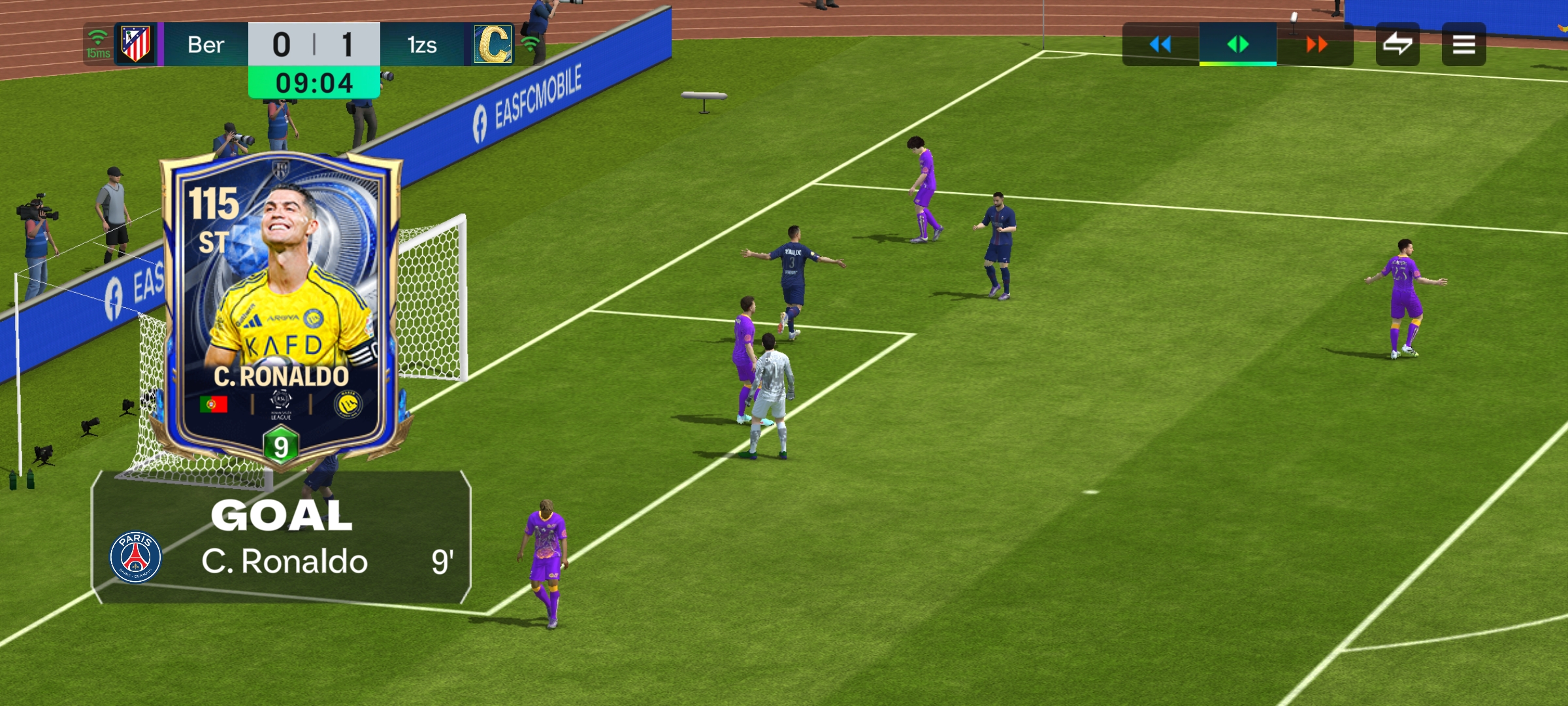Tap the right-side signal indicator near 1zs
Image resolution: width=1568 pixels, height=706 pixels.
[x=532, y=44]
